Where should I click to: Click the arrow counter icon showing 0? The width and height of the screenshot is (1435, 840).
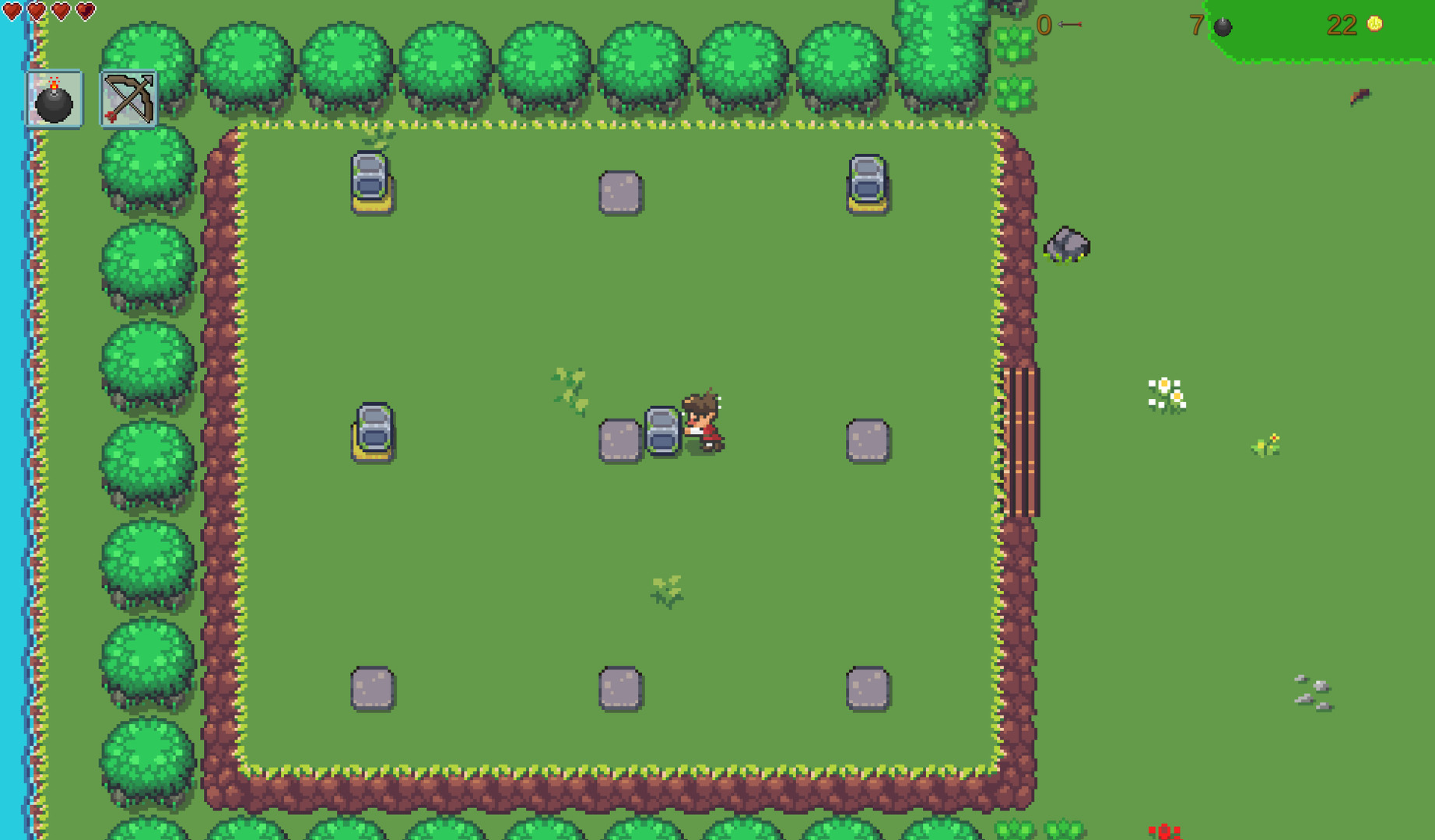(1069, 23)
